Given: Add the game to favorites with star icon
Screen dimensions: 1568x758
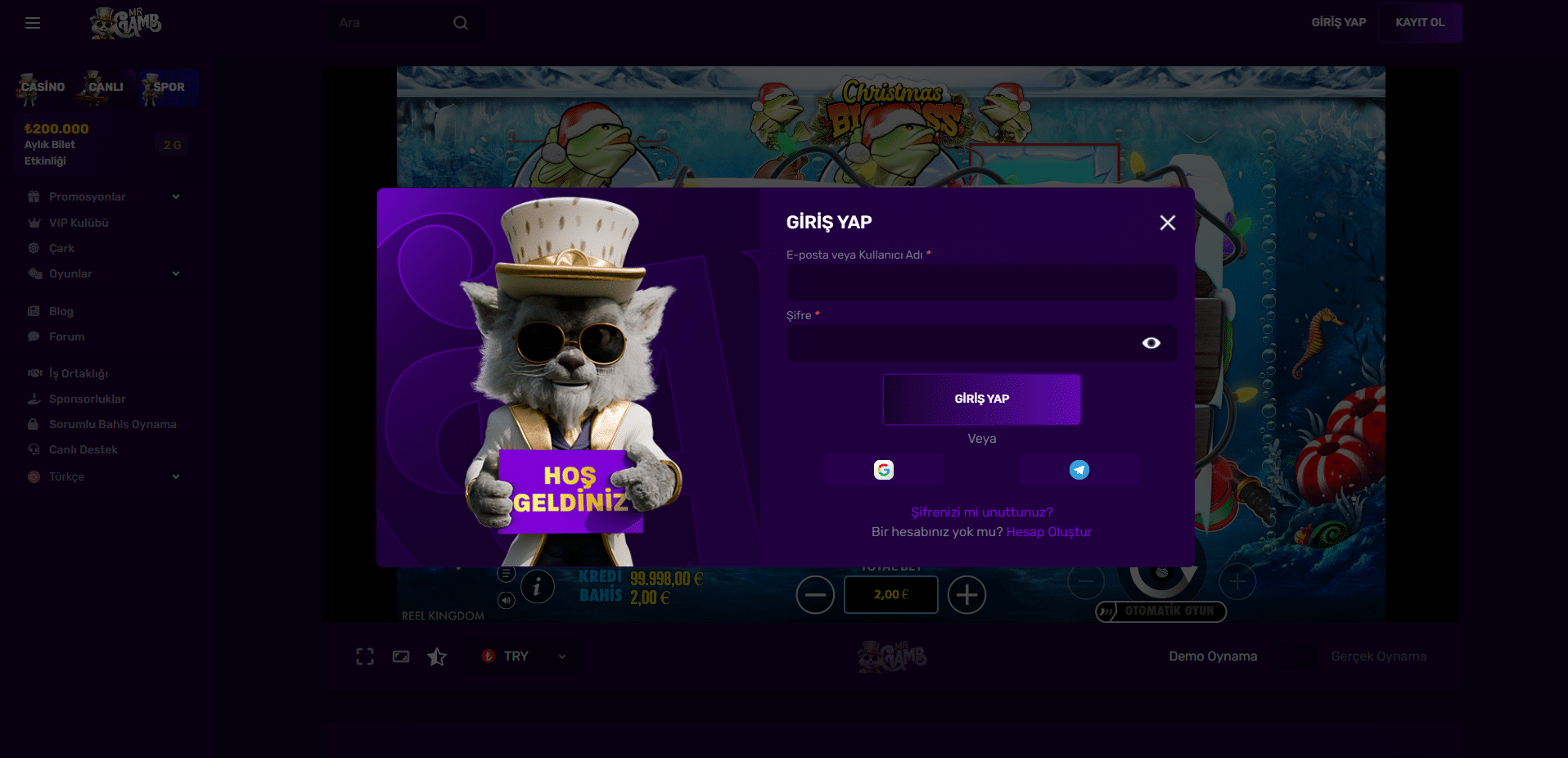Looking at the screenshot, I should coord(437,656).
